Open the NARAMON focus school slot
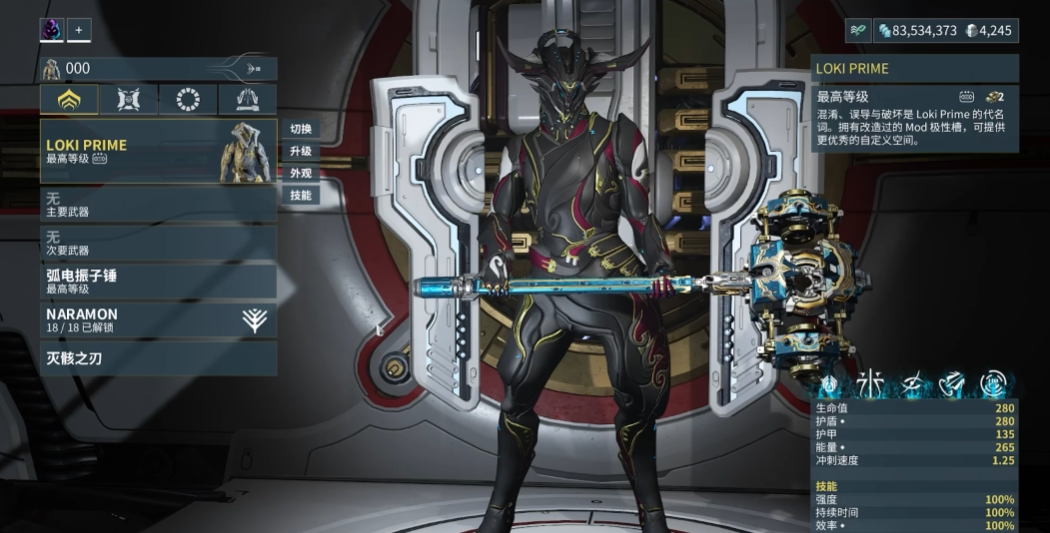 point(158,320)
